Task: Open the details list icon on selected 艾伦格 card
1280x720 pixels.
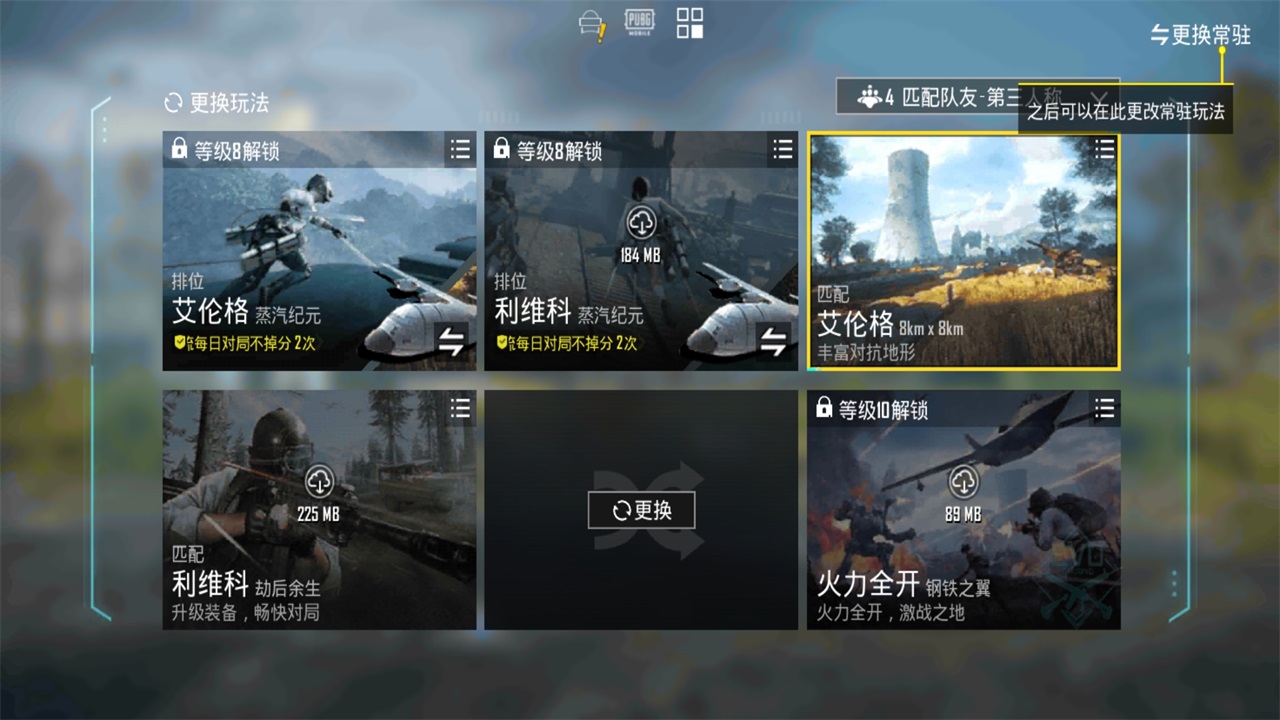Action: [1104, 150]
